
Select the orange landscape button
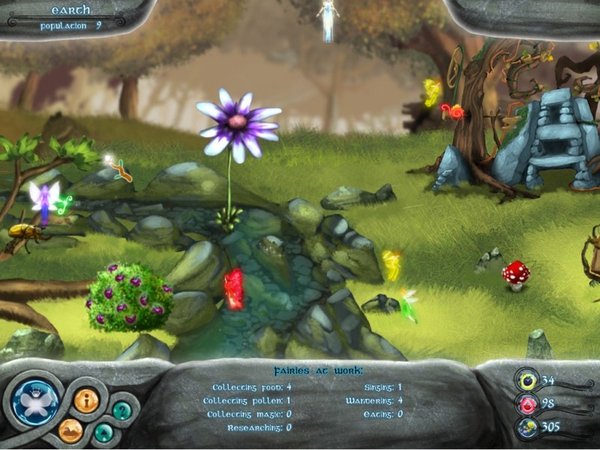click(70, 430)
